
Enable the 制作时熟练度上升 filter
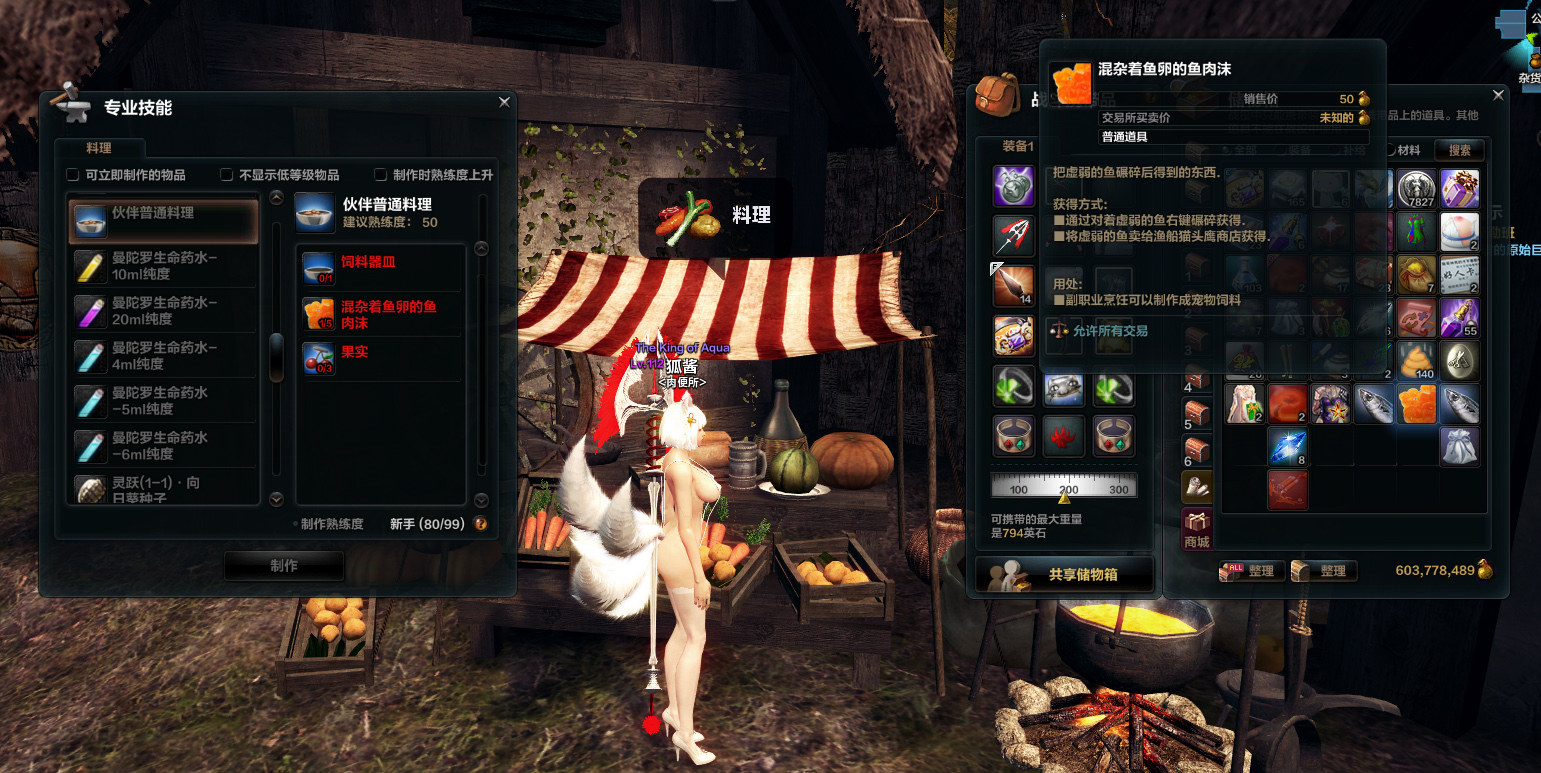[381, 175]
